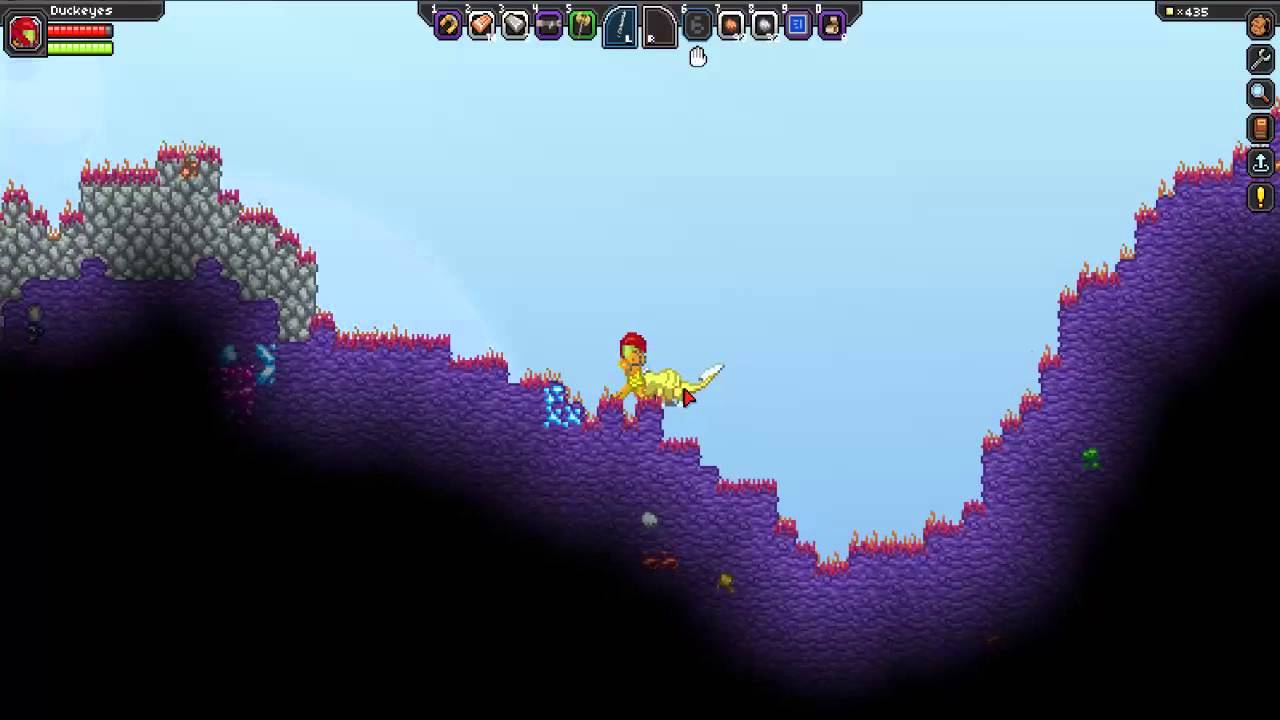Choose the tan item in hotbar slot 0
The height and width of the screenshot is (720, 1280).
[x=831, y=26]
